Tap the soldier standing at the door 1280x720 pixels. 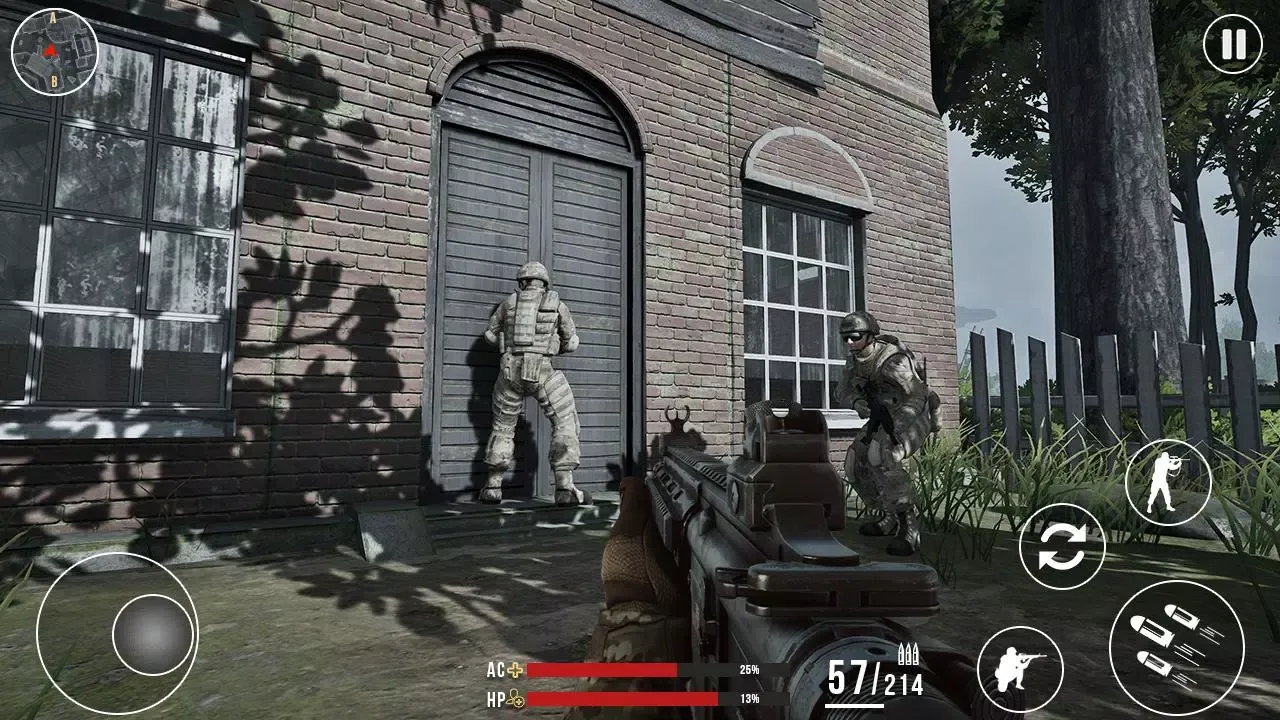click(x=533, y=380)
